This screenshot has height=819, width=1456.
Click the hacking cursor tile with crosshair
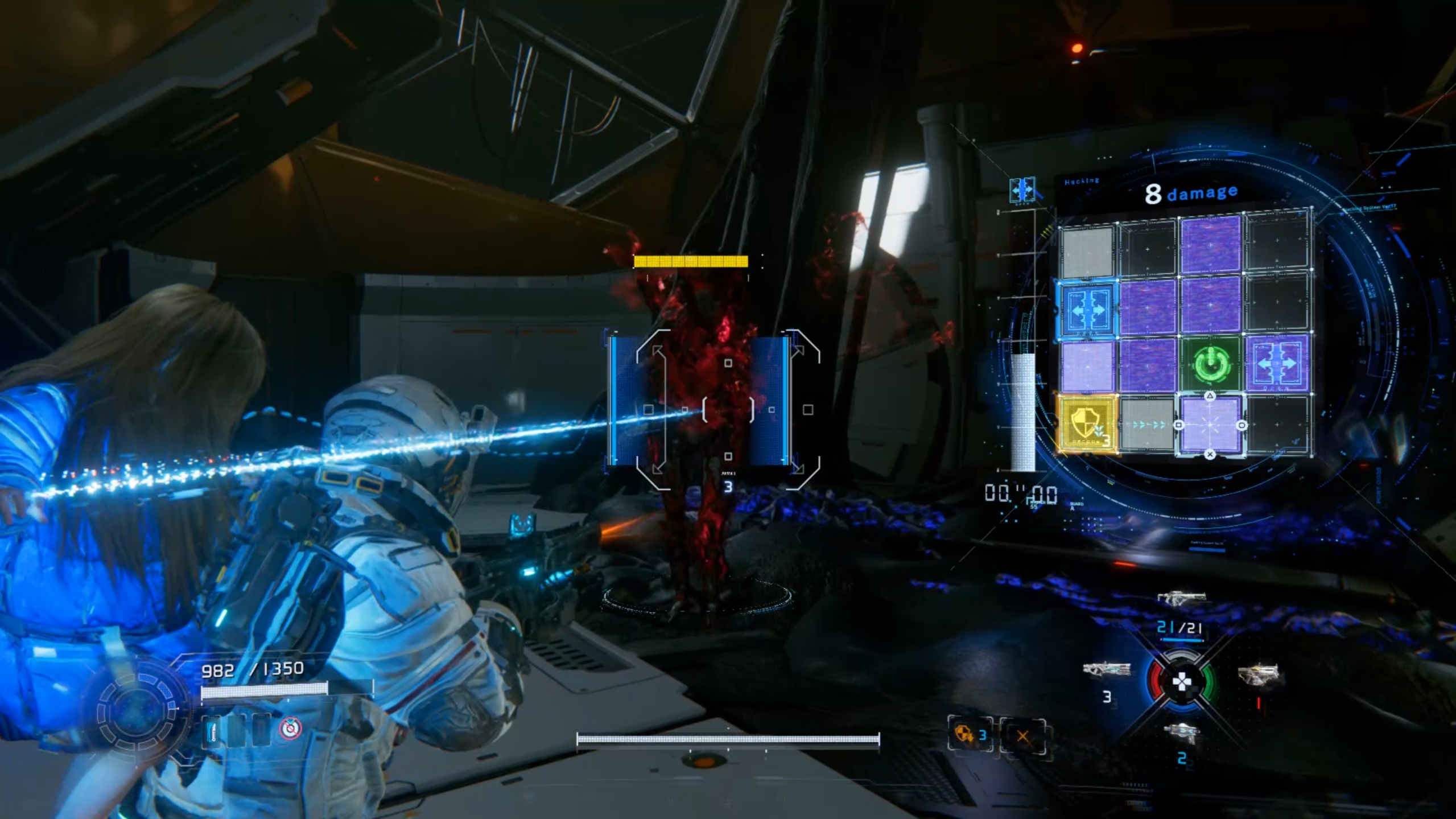pyautogui.click(x=1210, y=425)
